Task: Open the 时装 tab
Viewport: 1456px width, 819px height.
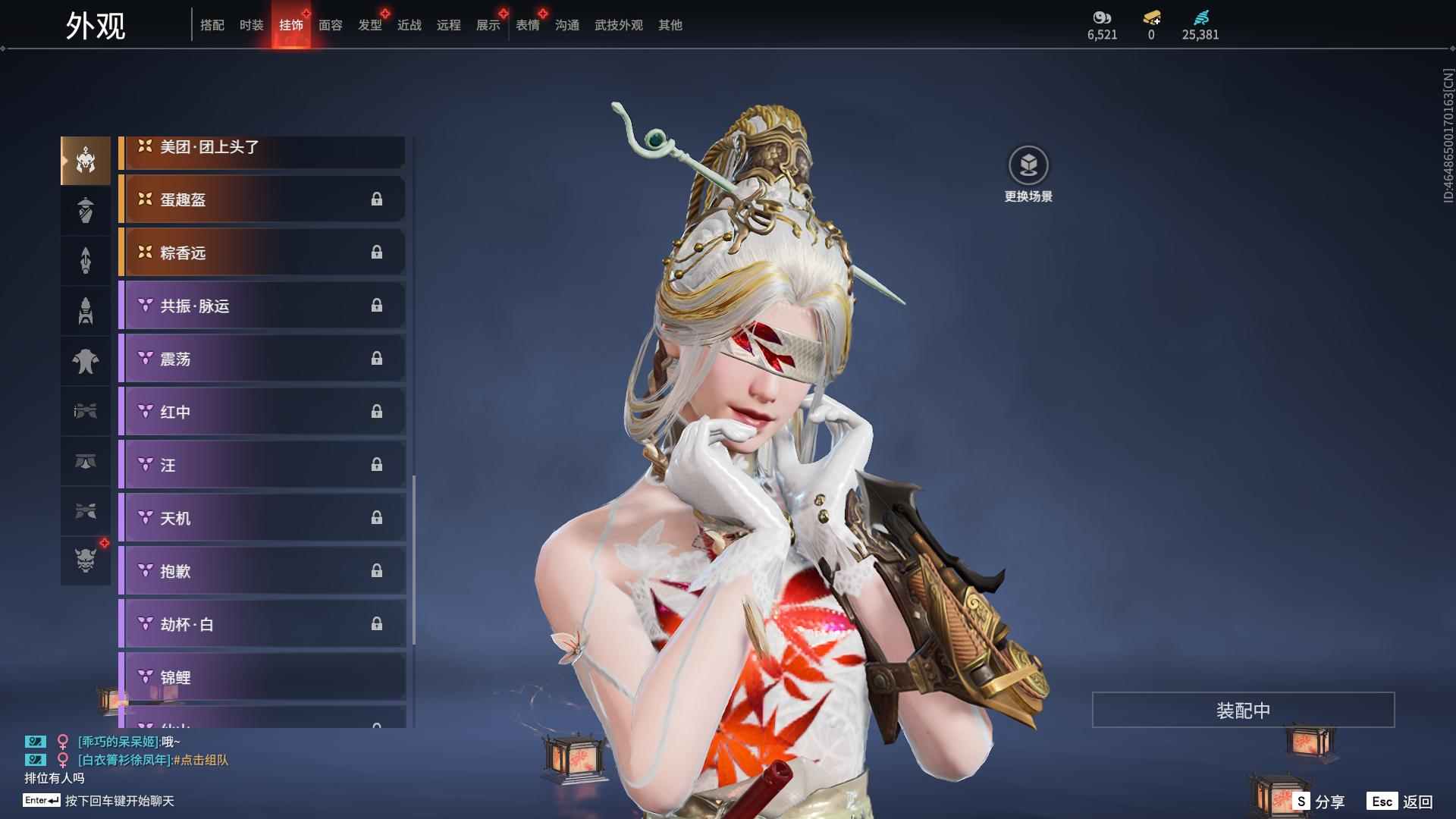Action: point(251,25)
